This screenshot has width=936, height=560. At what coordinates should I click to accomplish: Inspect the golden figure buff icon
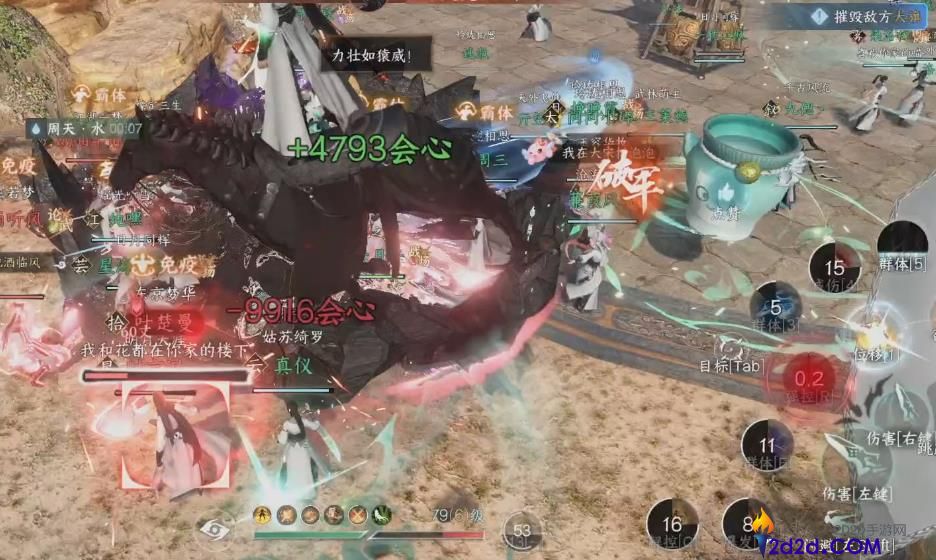(x=263, y=515)
